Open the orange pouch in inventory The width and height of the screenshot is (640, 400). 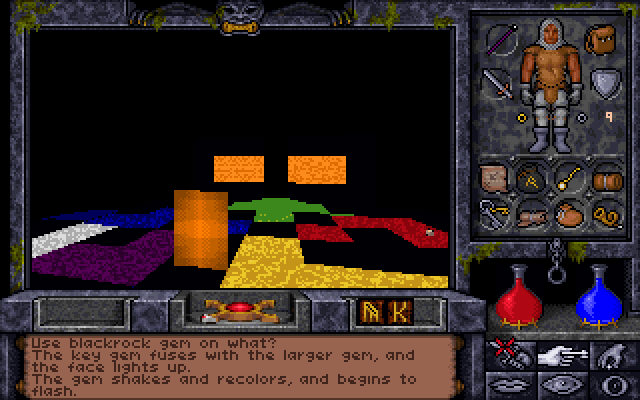[568, 213]
